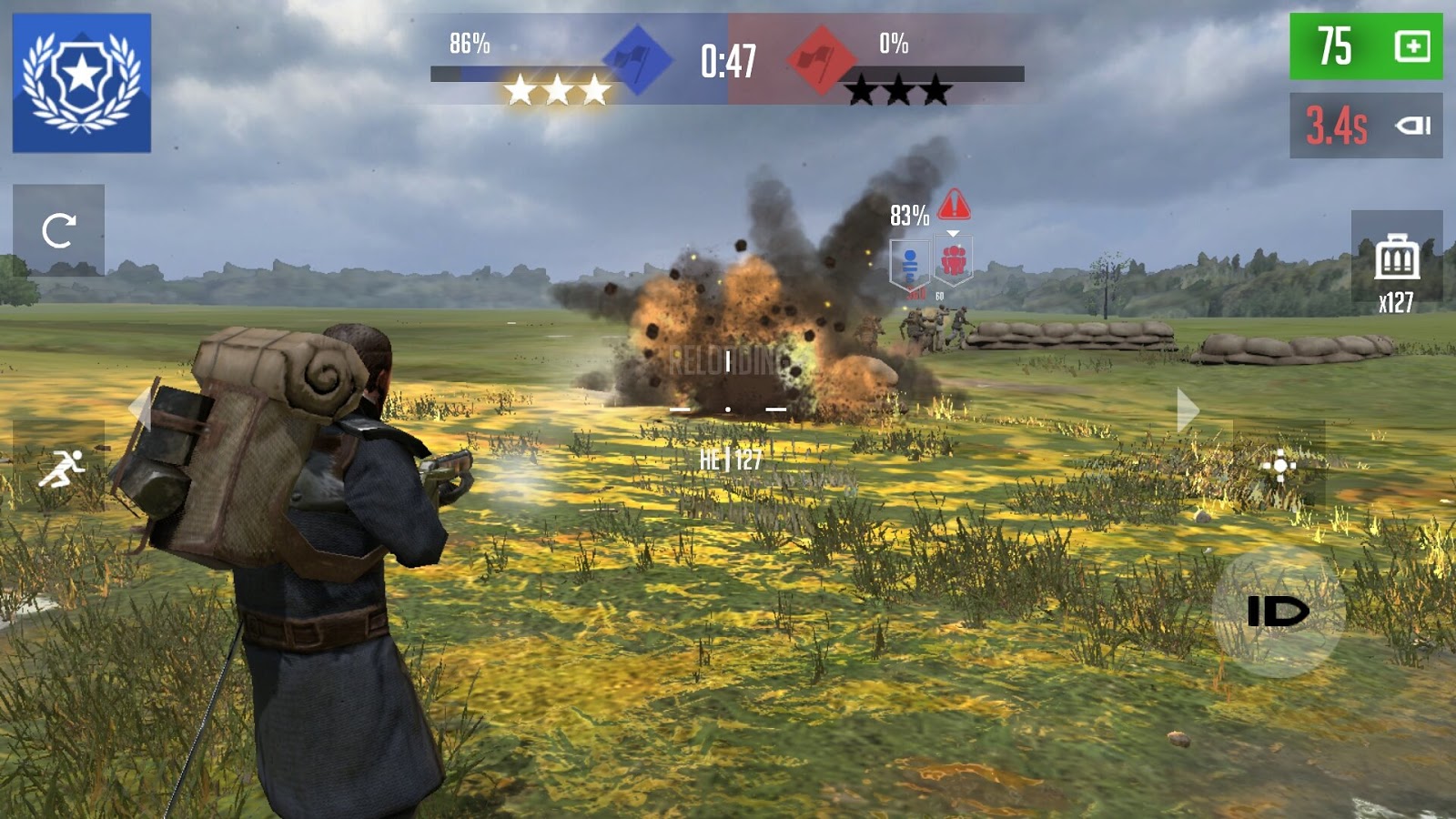The image size is (1456, 819).
Task: Fire using the round bullet button
Action: 1278,612
